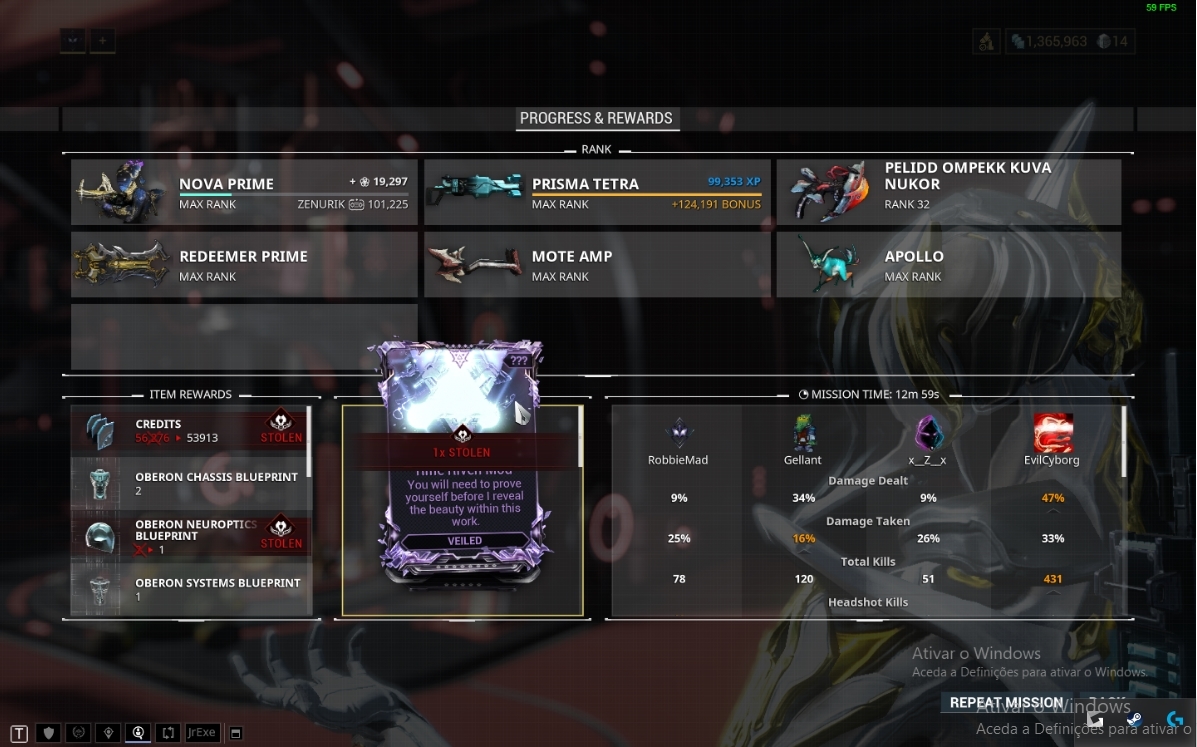Click the Repeat Mission button
Viewport: 1197px width, 747px height.
pyautogui.click(x=1006, y=702)
